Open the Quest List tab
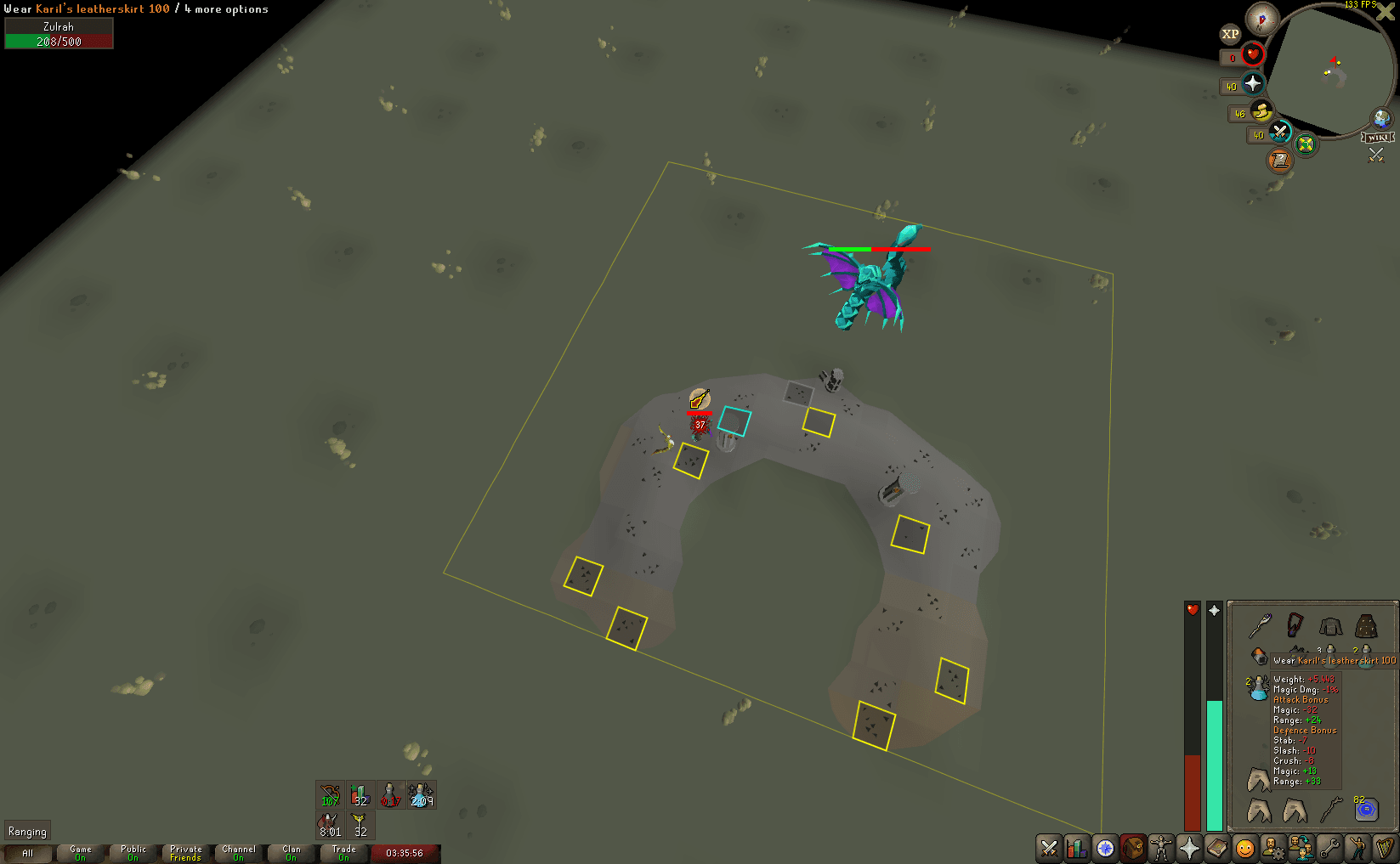This screenshot has width=1400, height=864. 1105,848
